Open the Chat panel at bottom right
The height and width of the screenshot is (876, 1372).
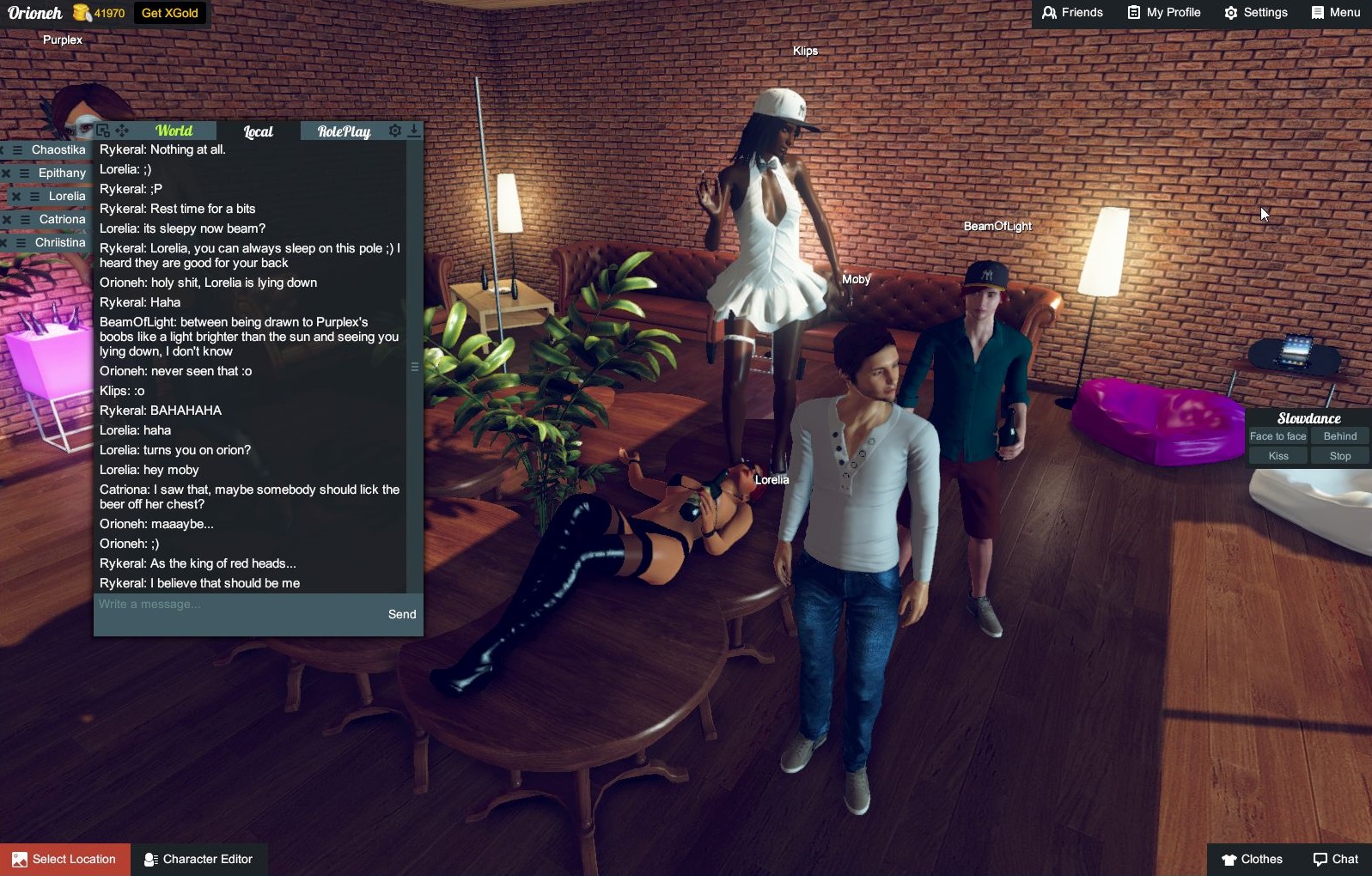(x=1336, y=859)
